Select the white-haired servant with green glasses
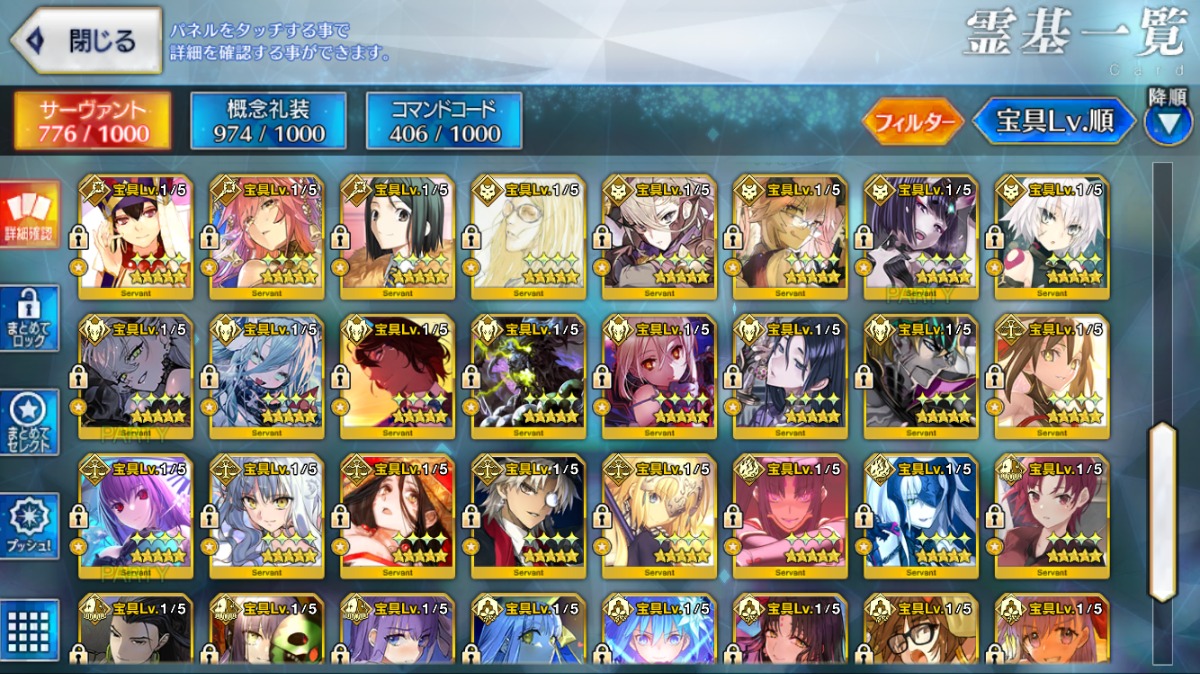 528,237
